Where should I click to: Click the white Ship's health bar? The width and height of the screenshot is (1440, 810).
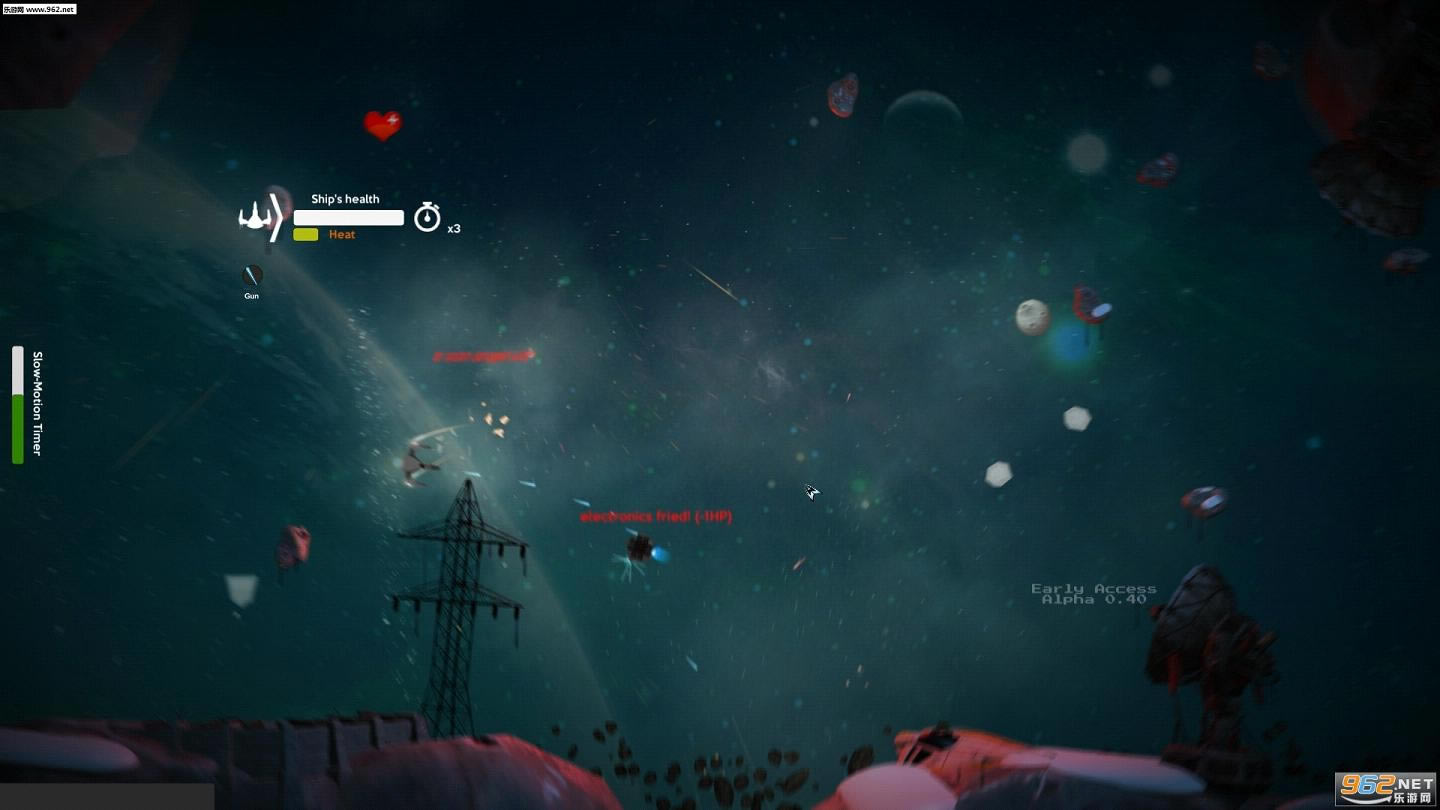pyautogui.click(x=347, y=217)
